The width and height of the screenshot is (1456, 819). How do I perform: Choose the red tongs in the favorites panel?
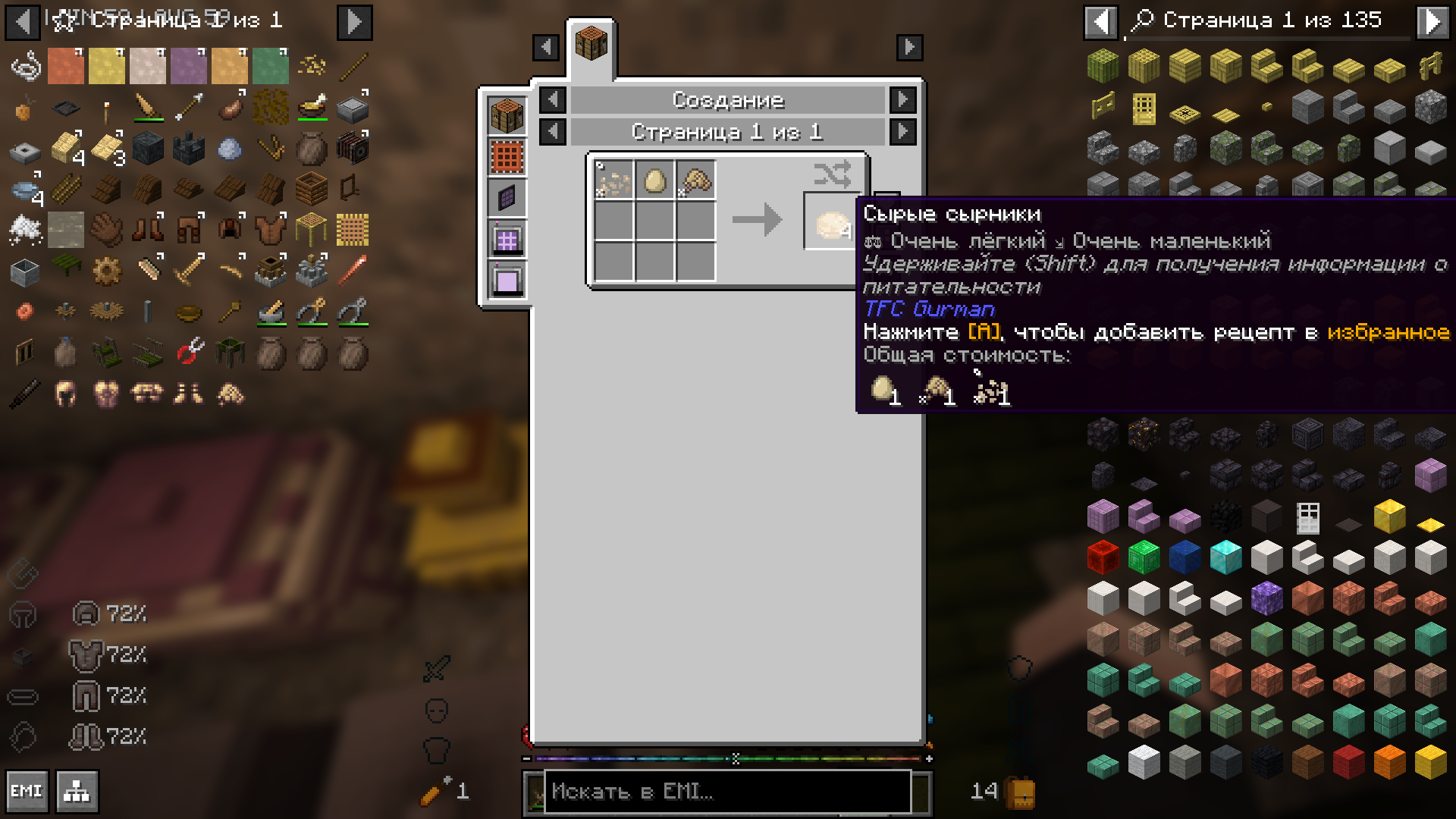coord(189,352)
